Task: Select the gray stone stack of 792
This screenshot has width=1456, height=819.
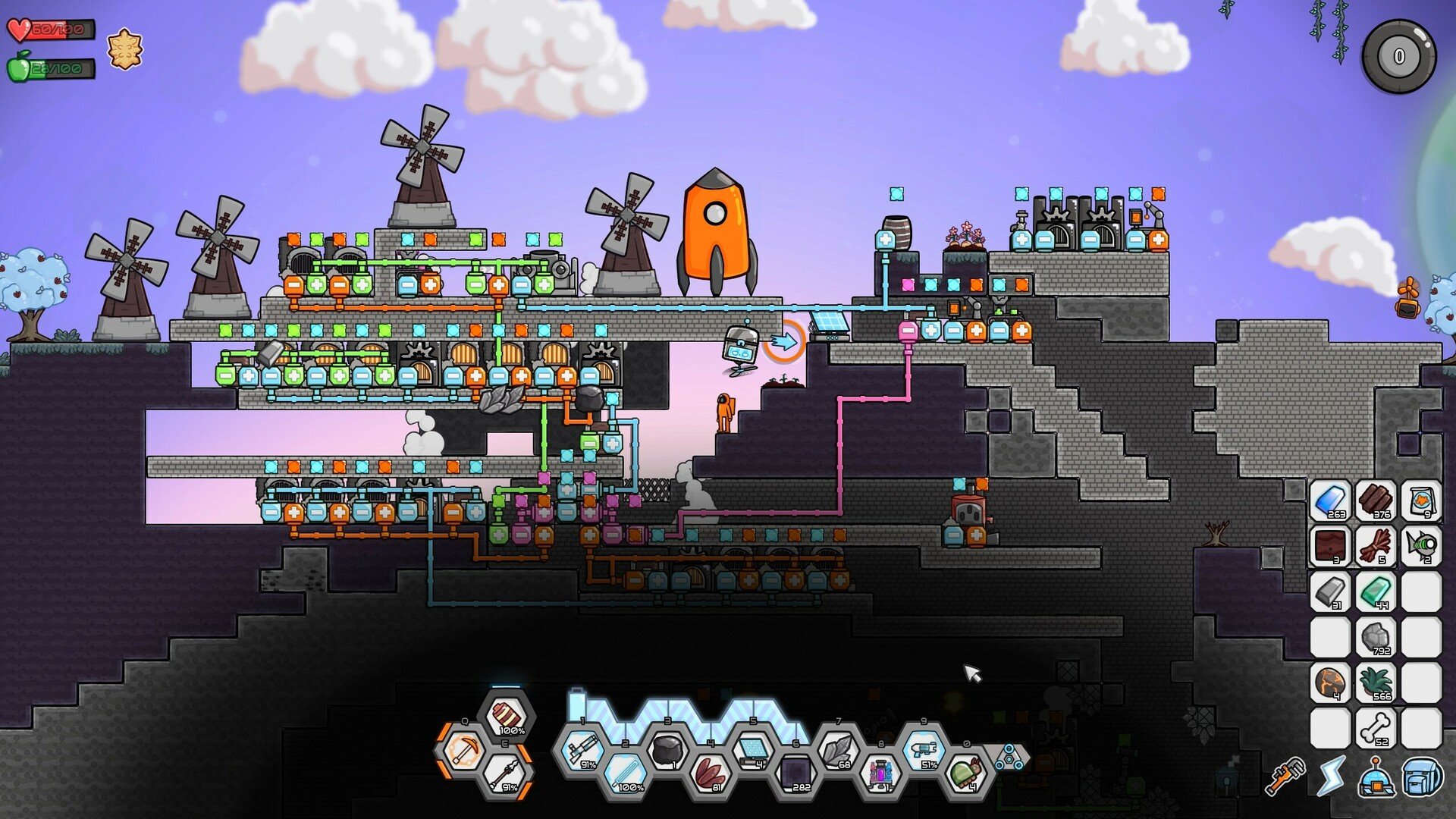Action: 1376,638
